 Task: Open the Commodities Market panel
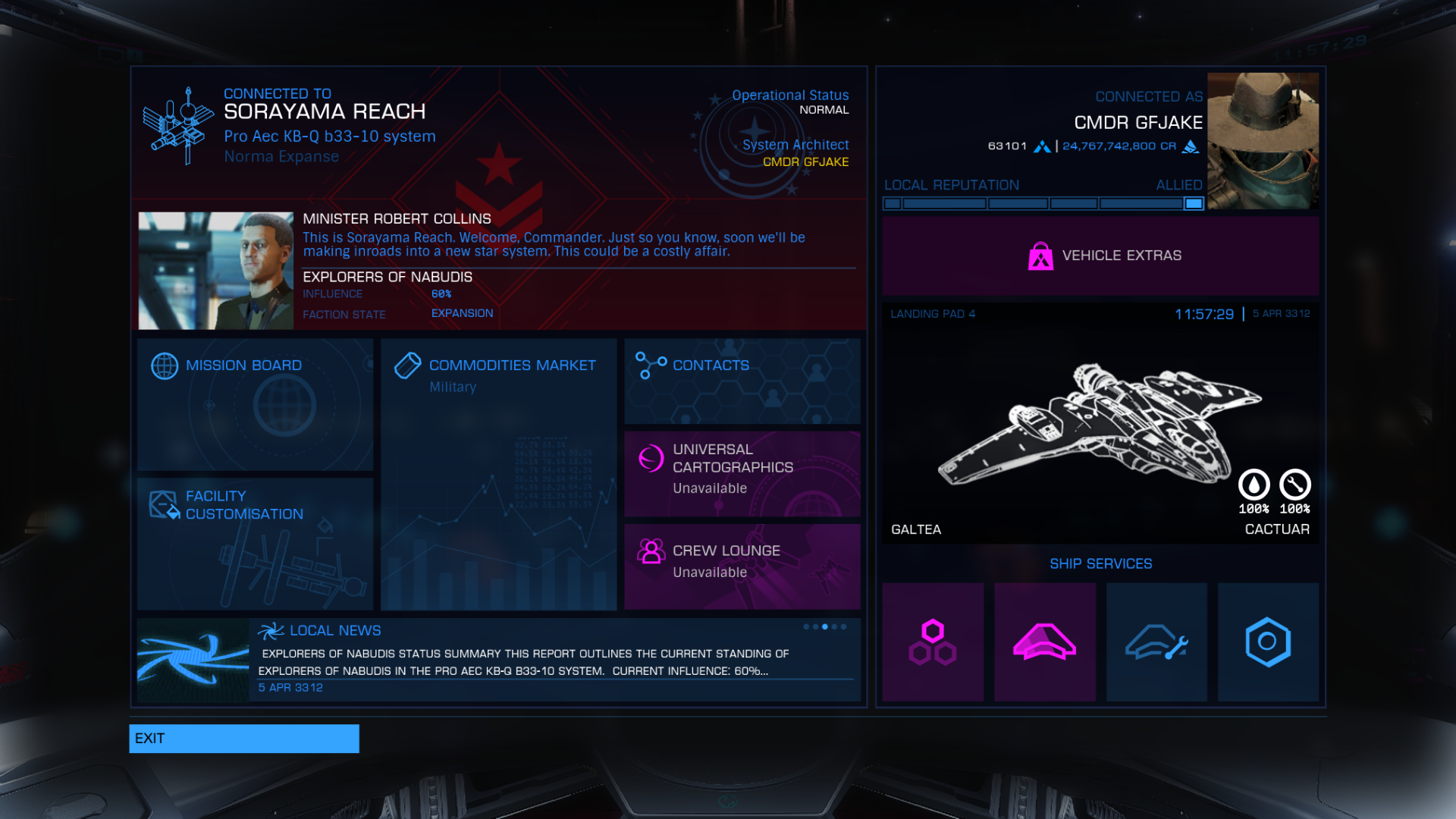[498, 474]
